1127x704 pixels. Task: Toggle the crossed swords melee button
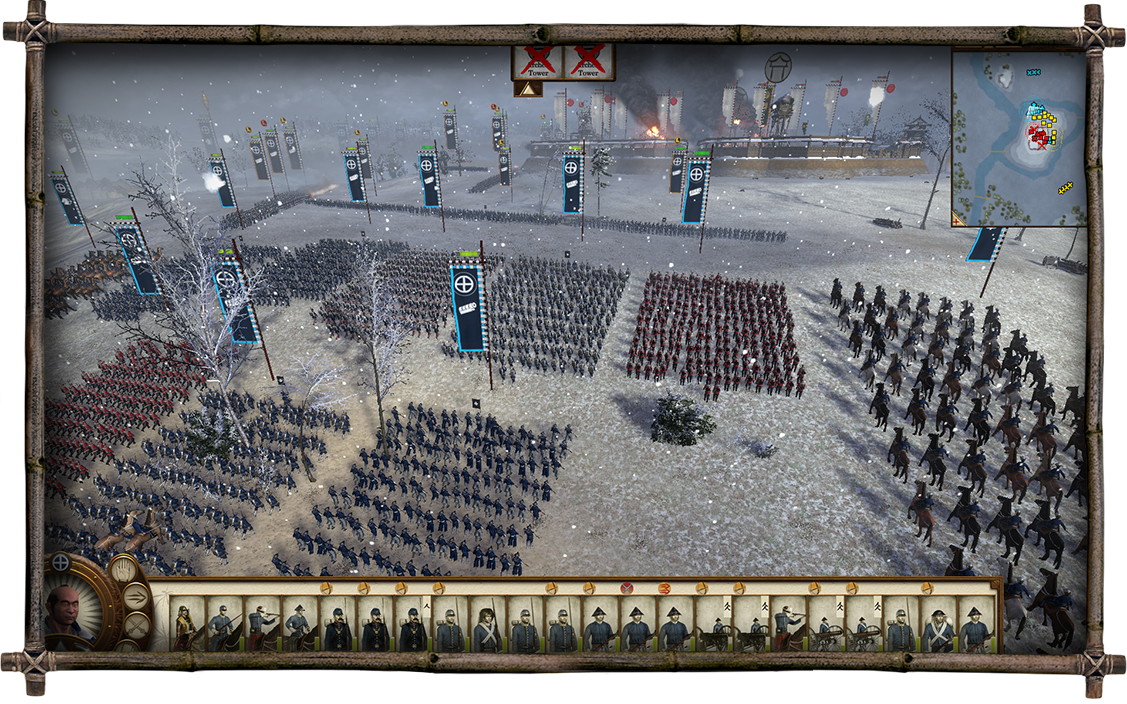pyautogui.click(x=136, y=627)
